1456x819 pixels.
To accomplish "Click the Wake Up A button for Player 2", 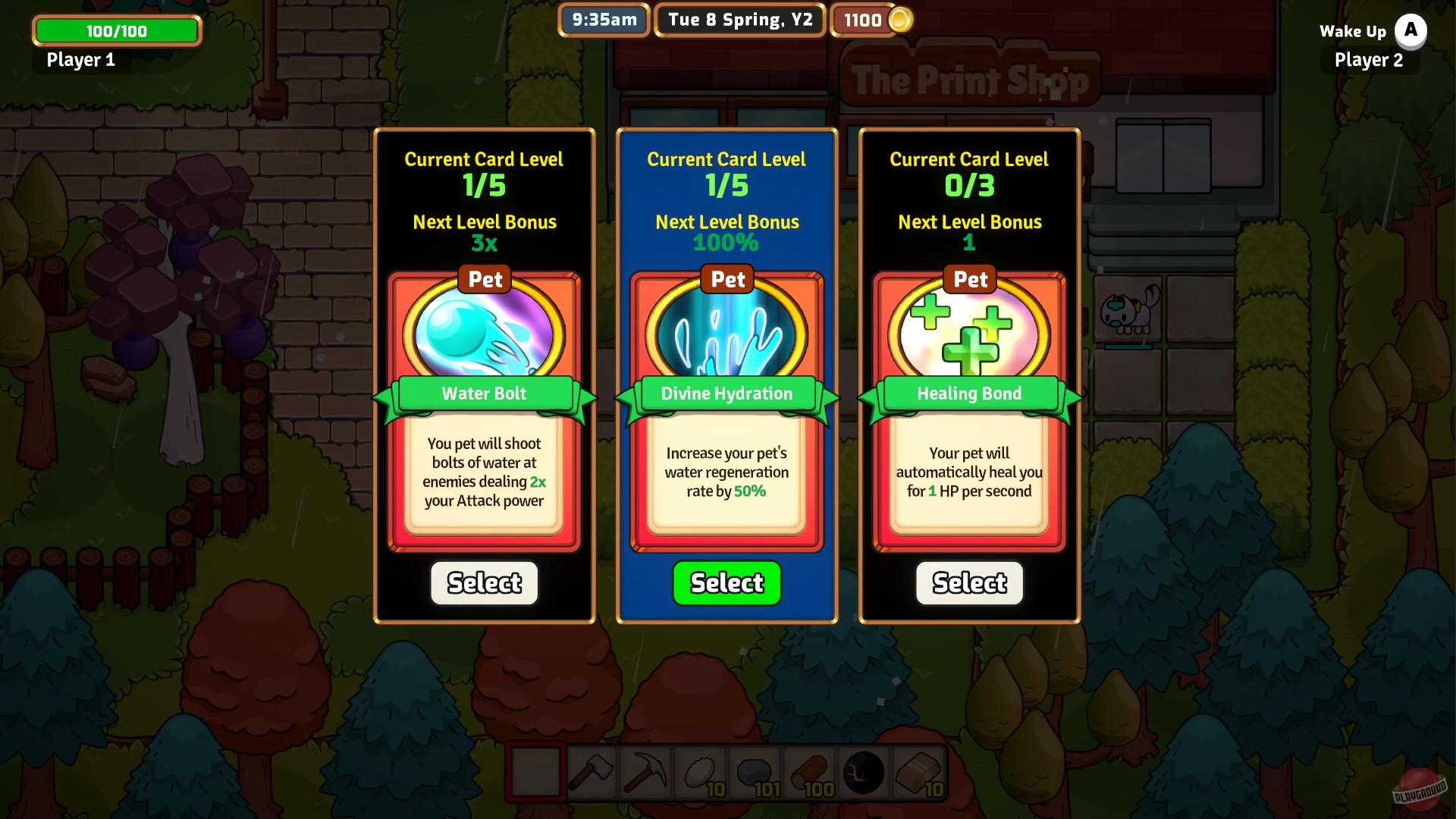I will [x=1411, y=31].
